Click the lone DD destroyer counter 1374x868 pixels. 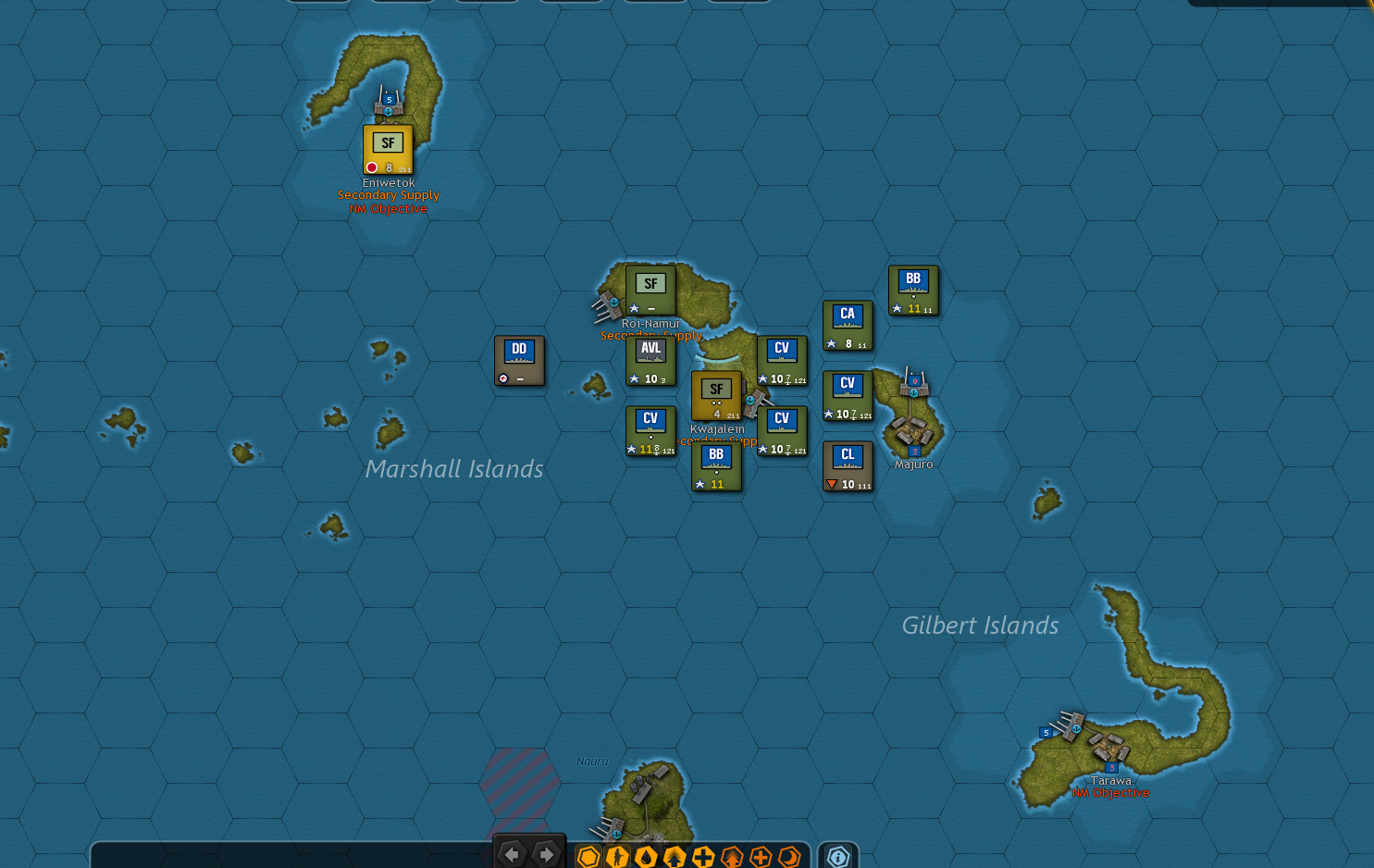click(x=519, y=360)
